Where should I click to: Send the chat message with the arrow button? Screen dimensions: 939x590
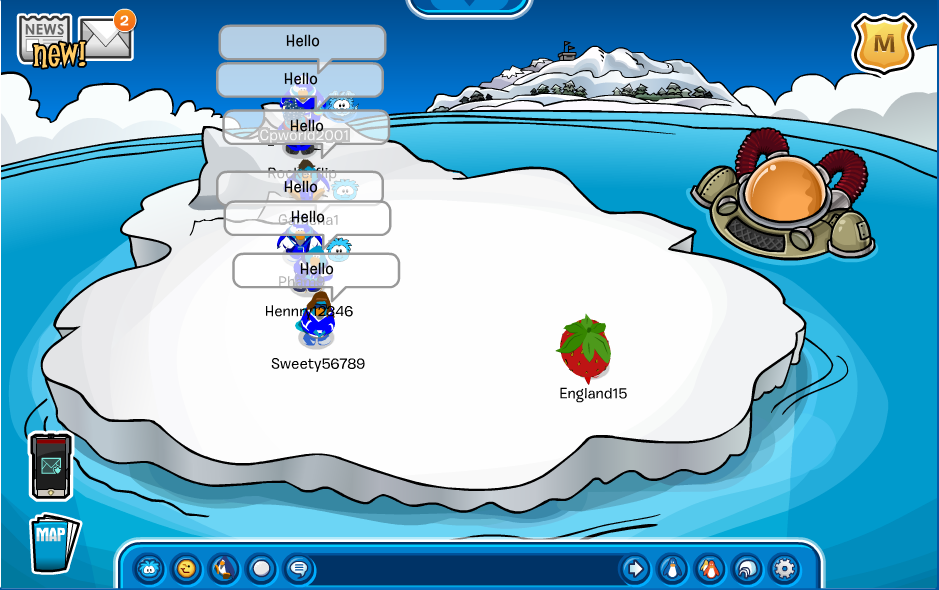[x=635, y=569]
